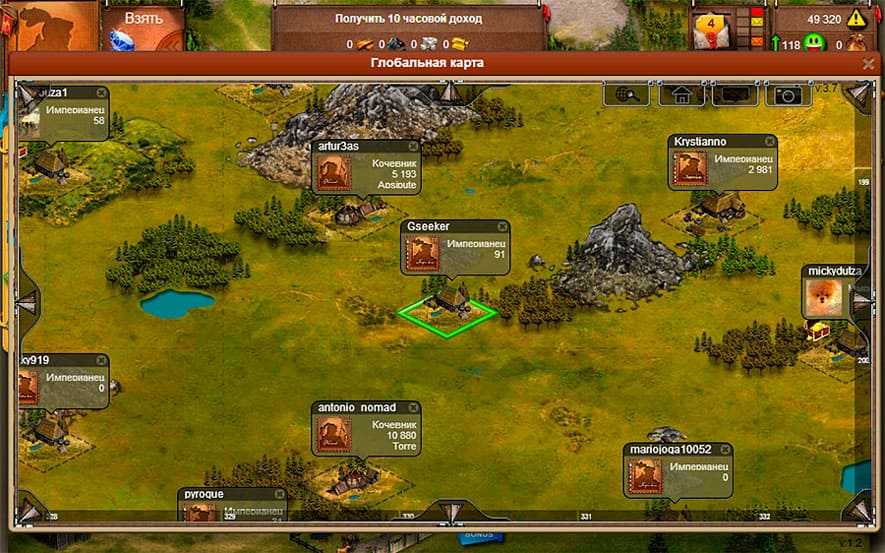Image resolution: width=885 pixels, height=553 pixels.
Task: Center map on home with house button
Action: 681,94
